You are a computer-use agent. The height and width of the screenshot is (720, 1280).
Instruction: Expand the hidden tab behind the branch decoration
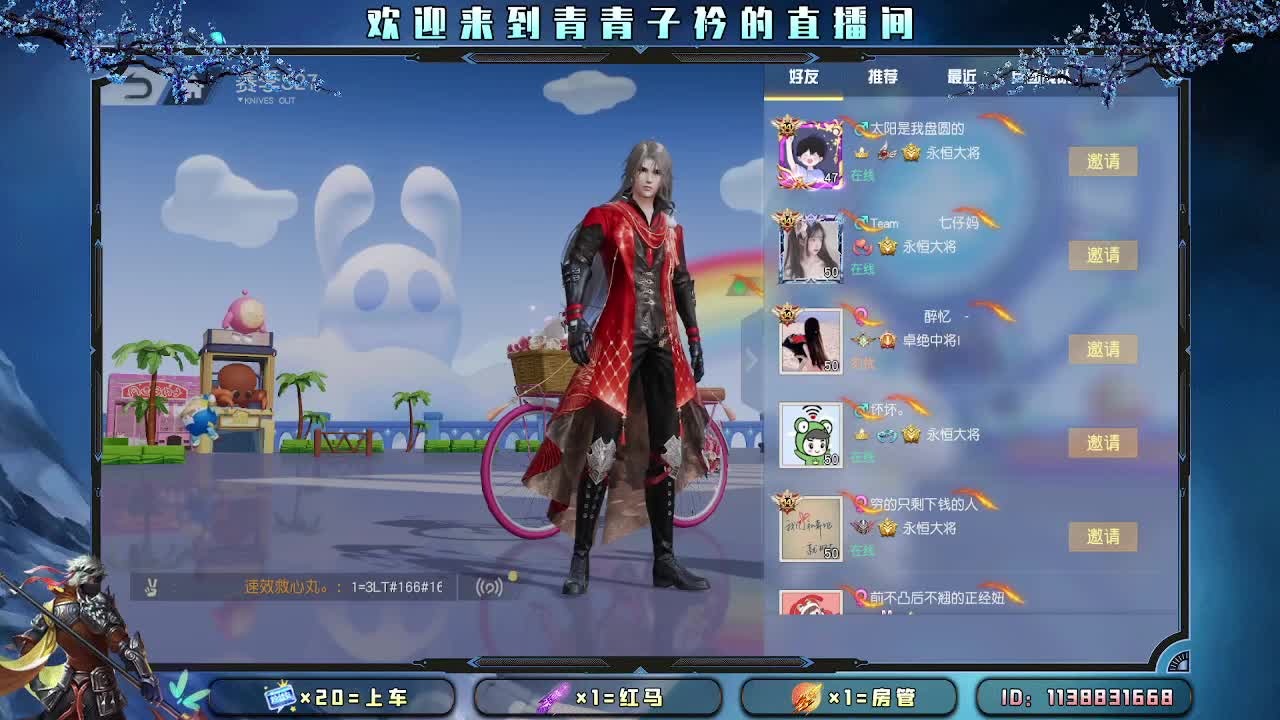coord(1040,78)
